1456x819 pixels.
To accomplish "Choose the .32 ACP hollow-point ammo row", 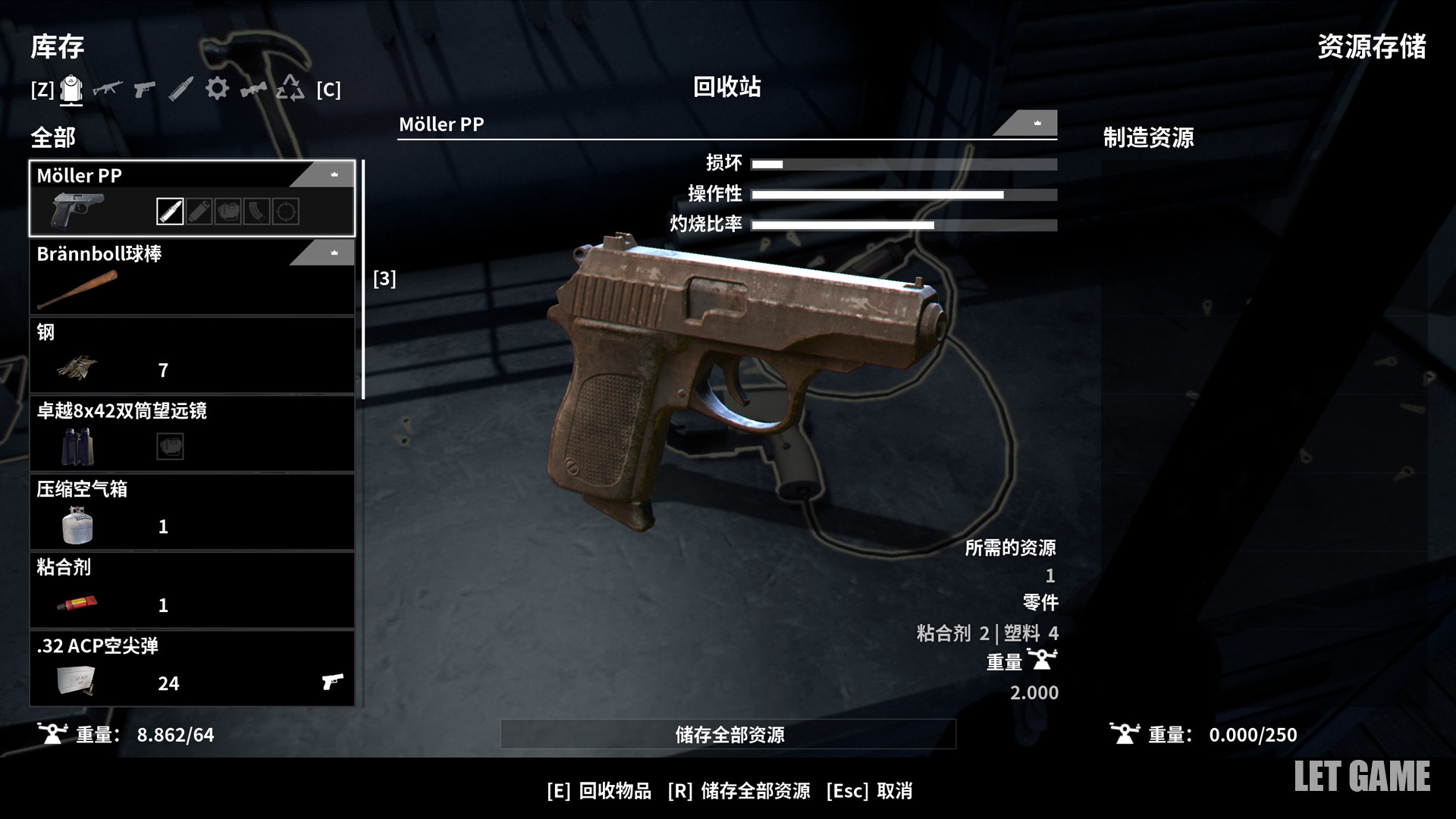I will tap(192, 668).
